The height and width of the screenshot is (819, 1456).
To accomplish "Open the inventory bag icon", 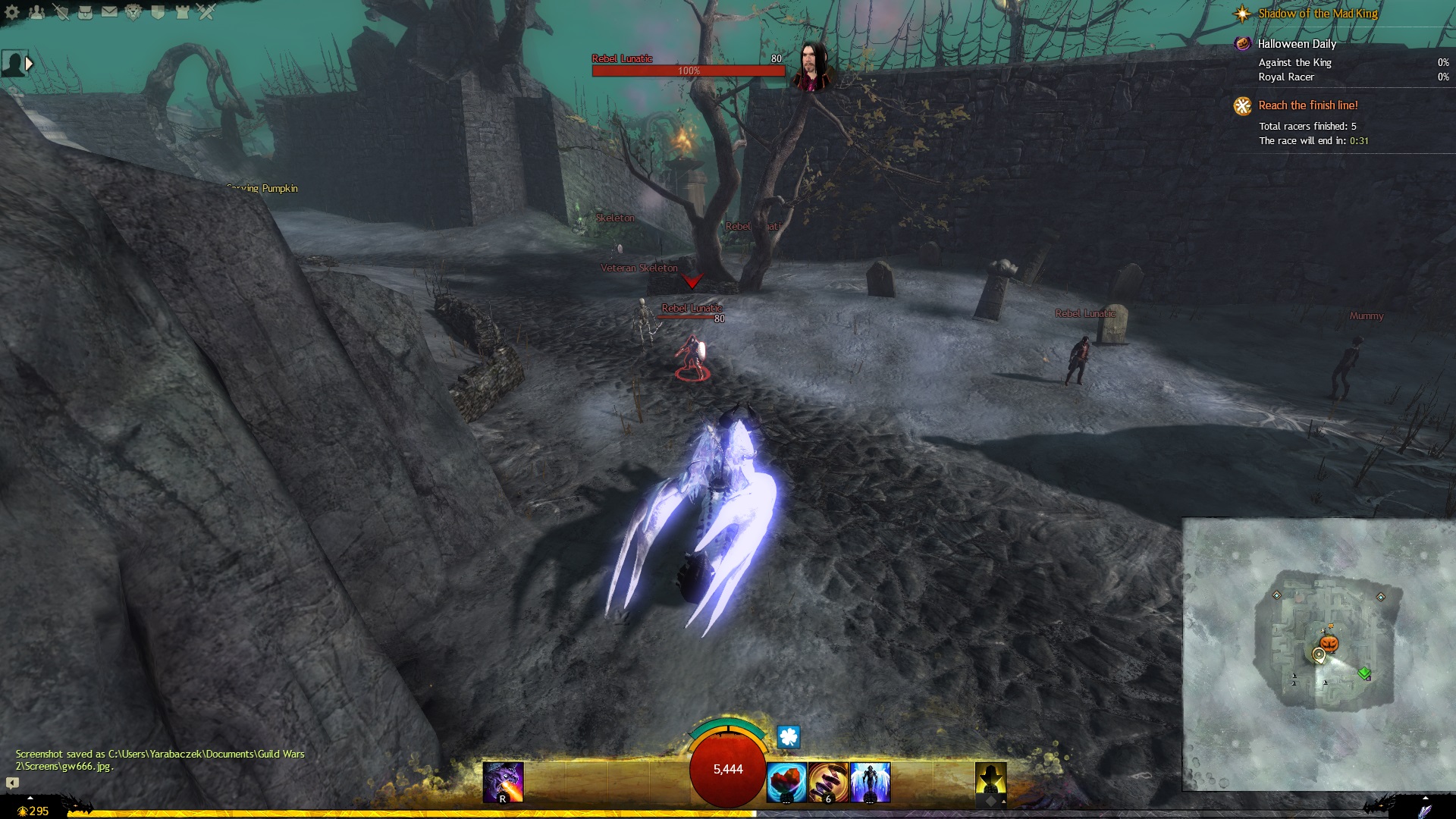I will coord(85,12).
